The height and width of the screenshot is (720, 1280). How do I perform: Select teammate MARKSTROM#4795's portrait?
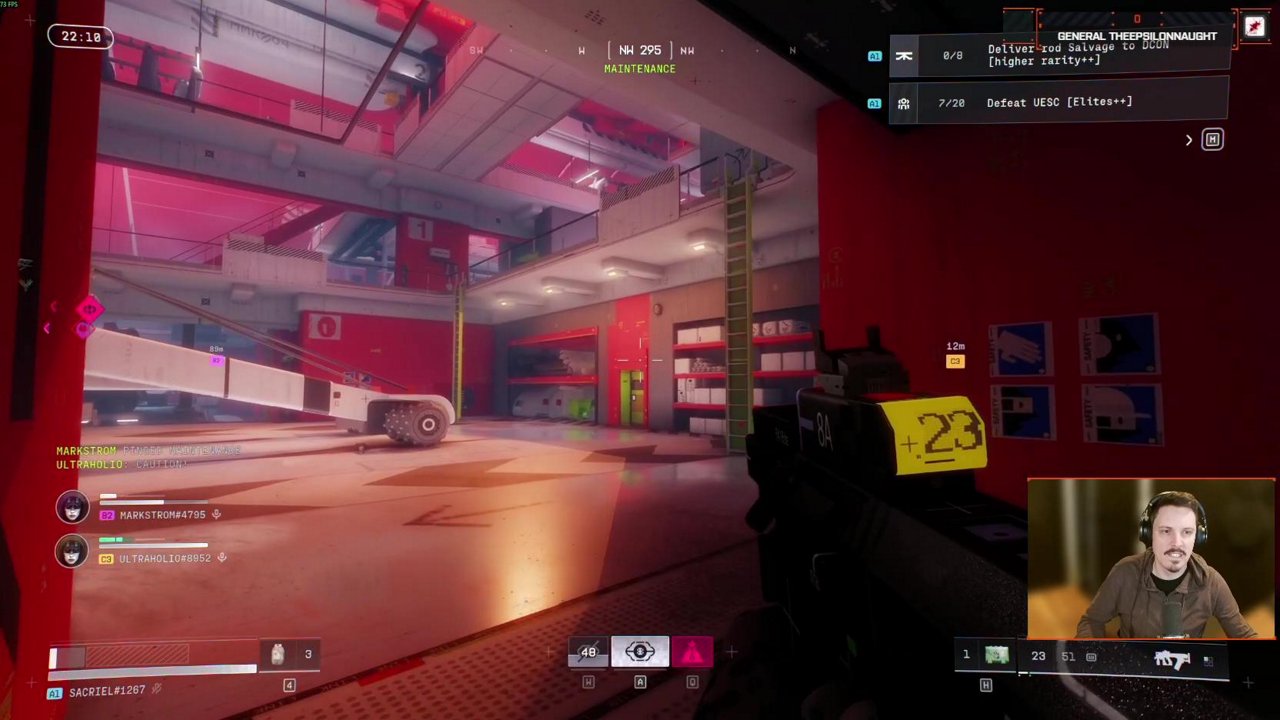(72, 507)
